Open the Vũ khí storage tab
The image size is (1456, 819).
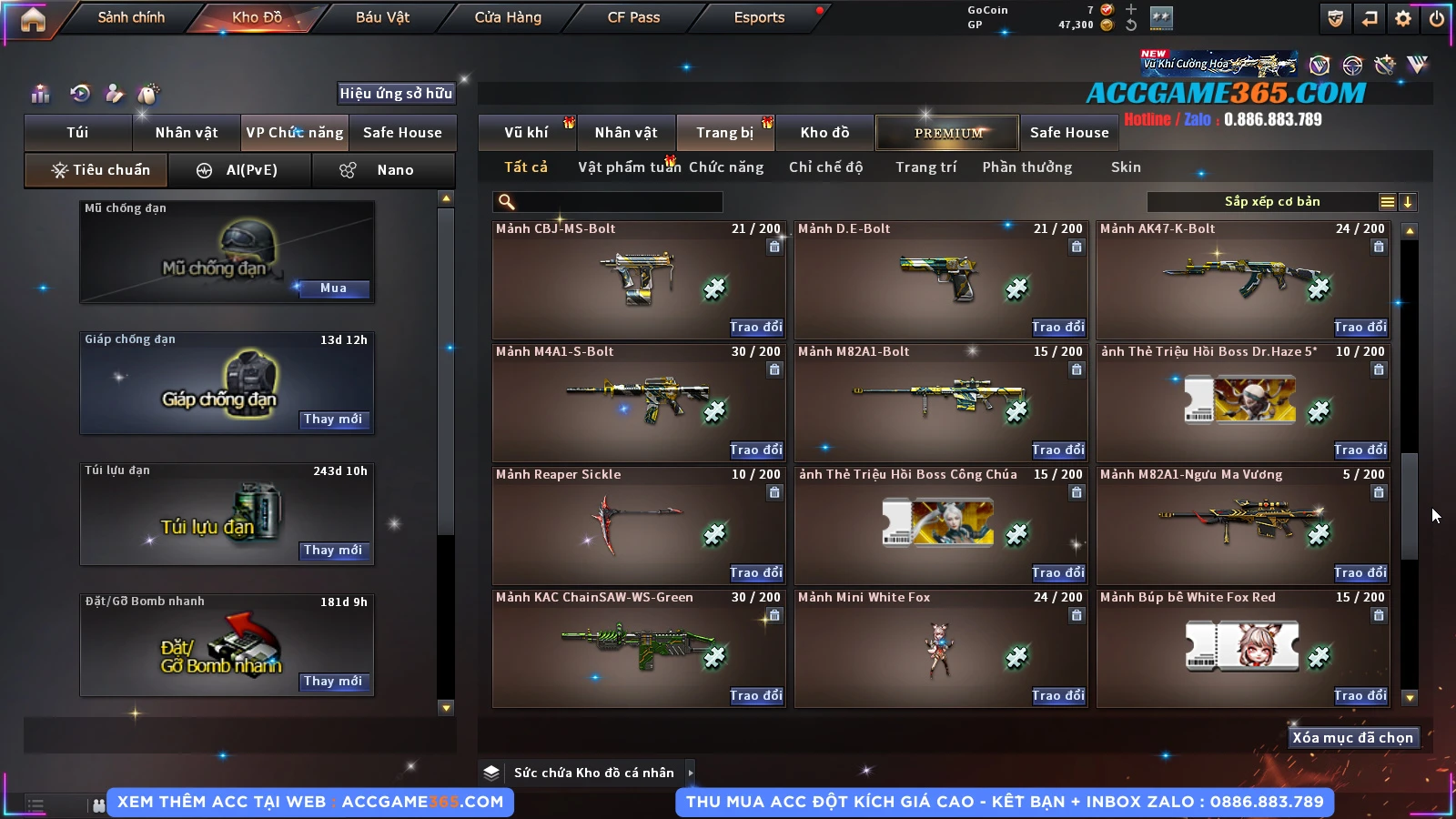pyautogui.click(x=527, y=133)
